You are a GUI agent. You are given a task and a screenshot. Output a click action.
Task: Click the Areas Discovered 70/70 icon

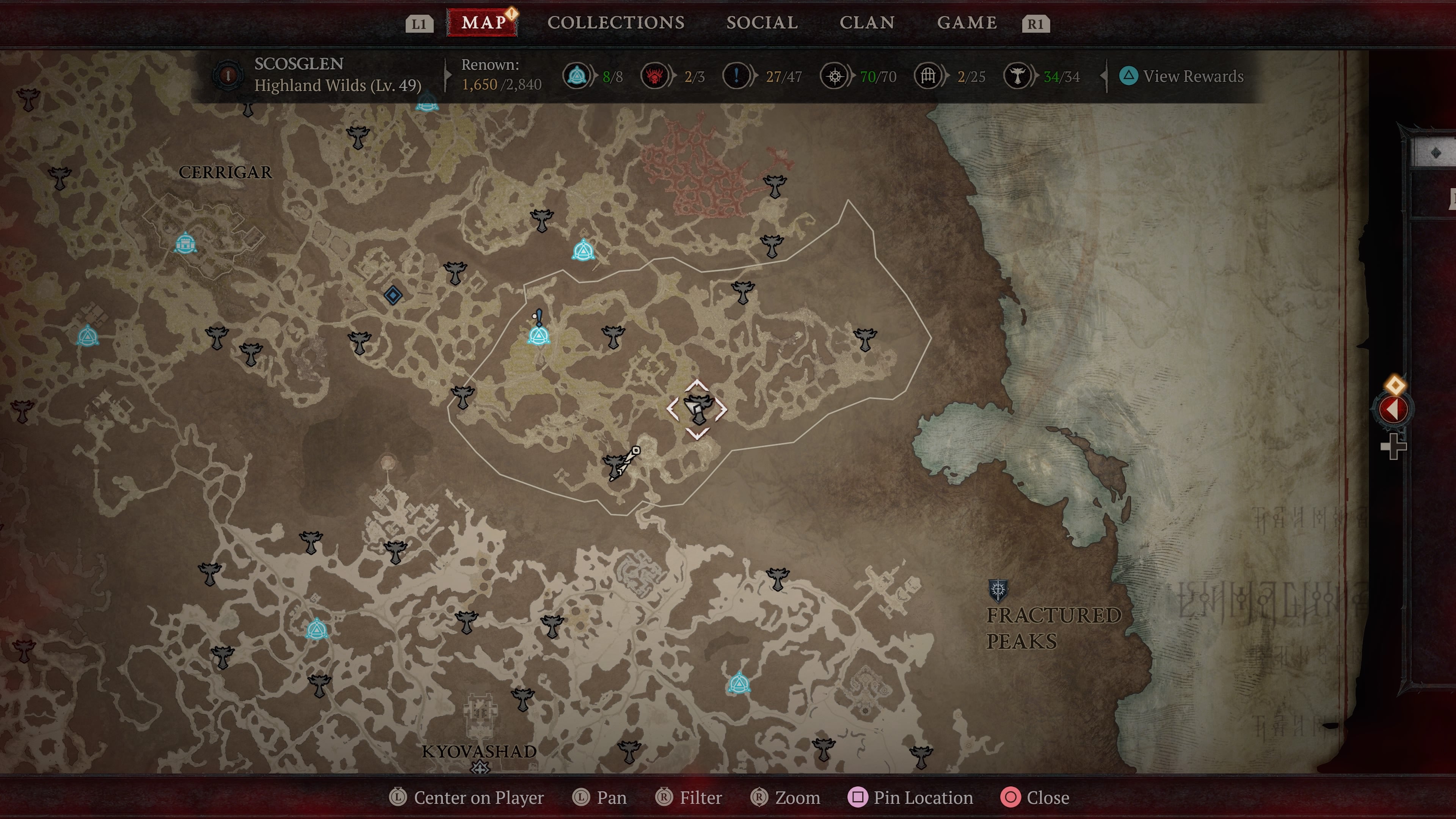coord(835,76)
